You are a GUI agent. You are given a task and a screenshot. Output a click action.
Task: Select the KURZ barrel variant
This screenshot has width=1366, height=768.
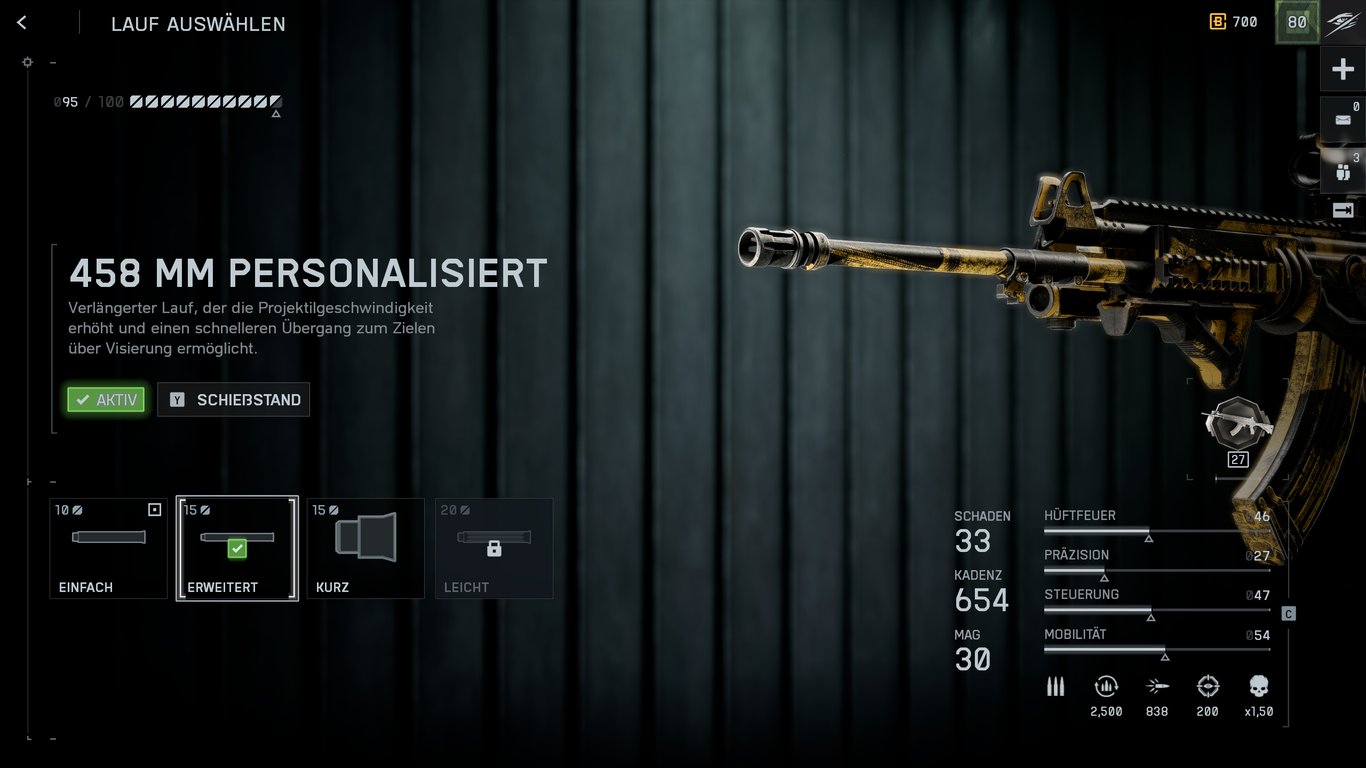365,548
